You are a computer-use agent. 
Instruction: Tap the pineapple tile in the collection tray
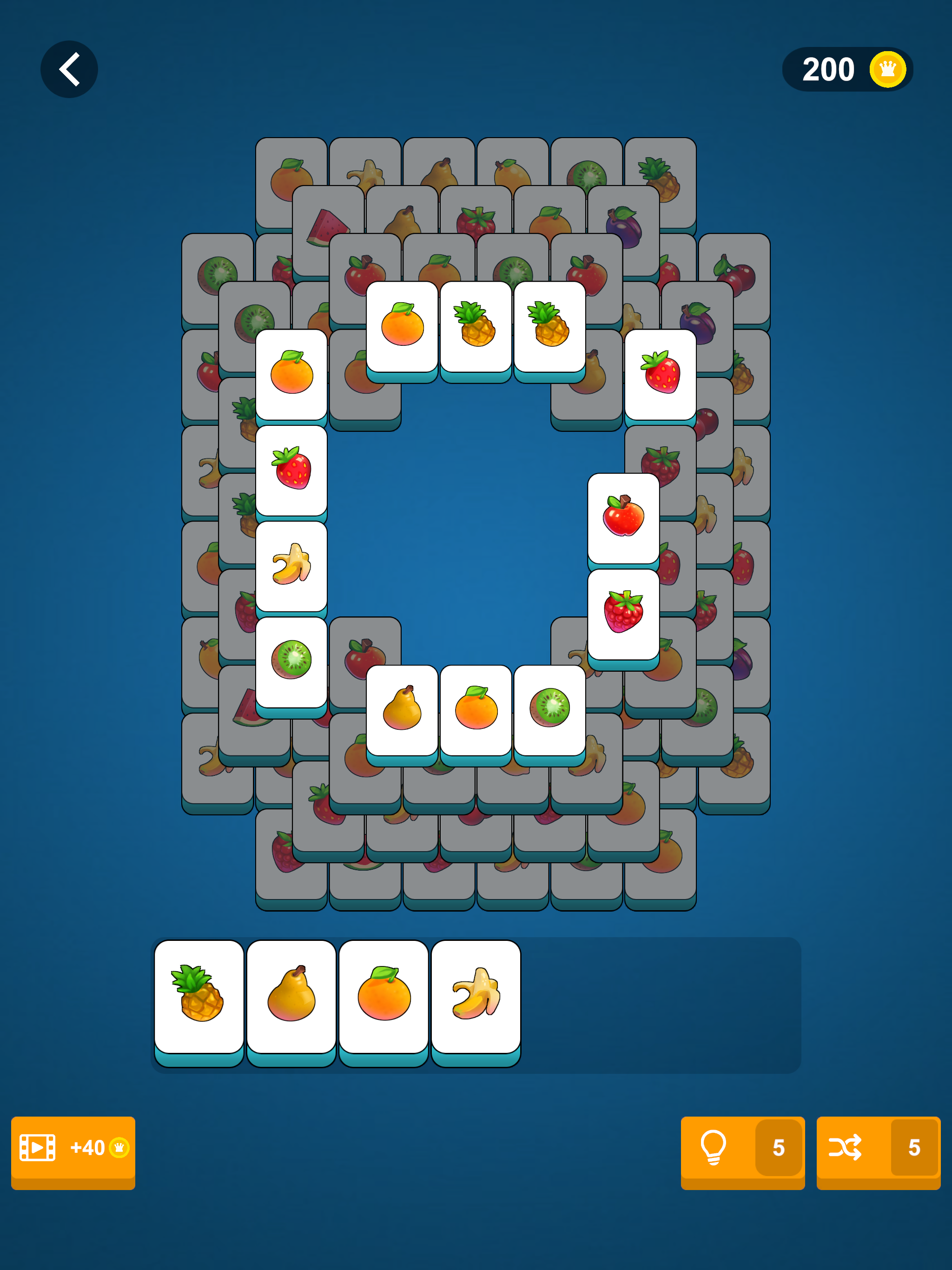pyautogui.click(x=198, y=993)
